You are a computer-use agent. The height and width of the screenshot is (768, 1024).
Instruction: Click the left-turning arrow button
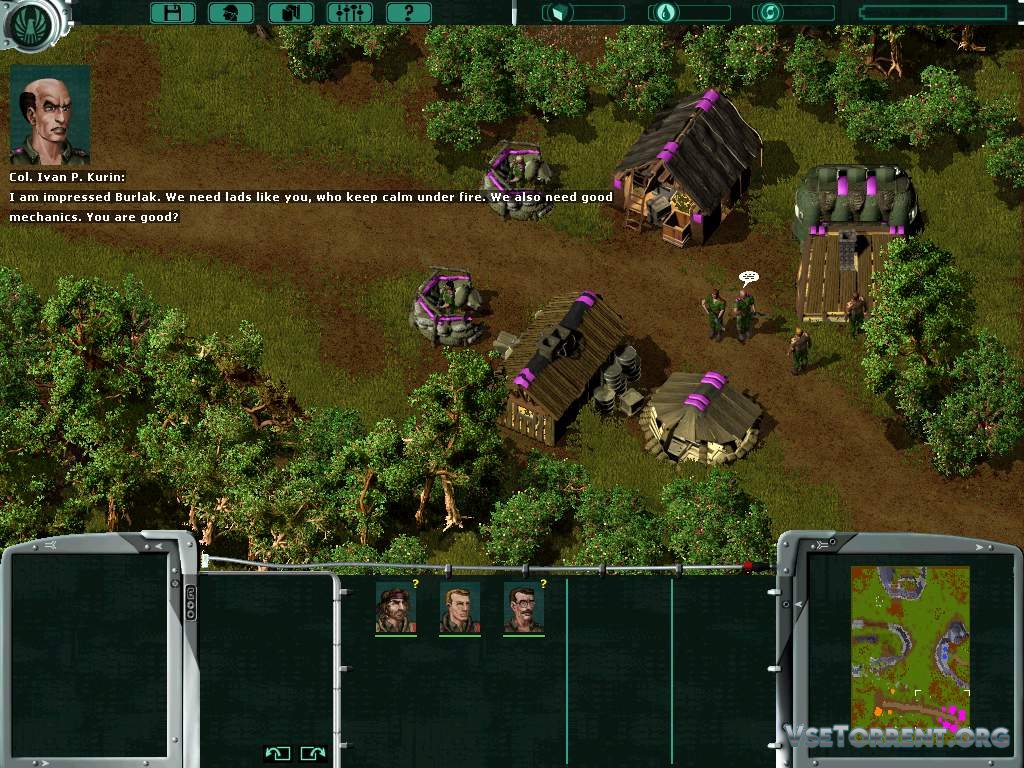click(x=278, y=753)
